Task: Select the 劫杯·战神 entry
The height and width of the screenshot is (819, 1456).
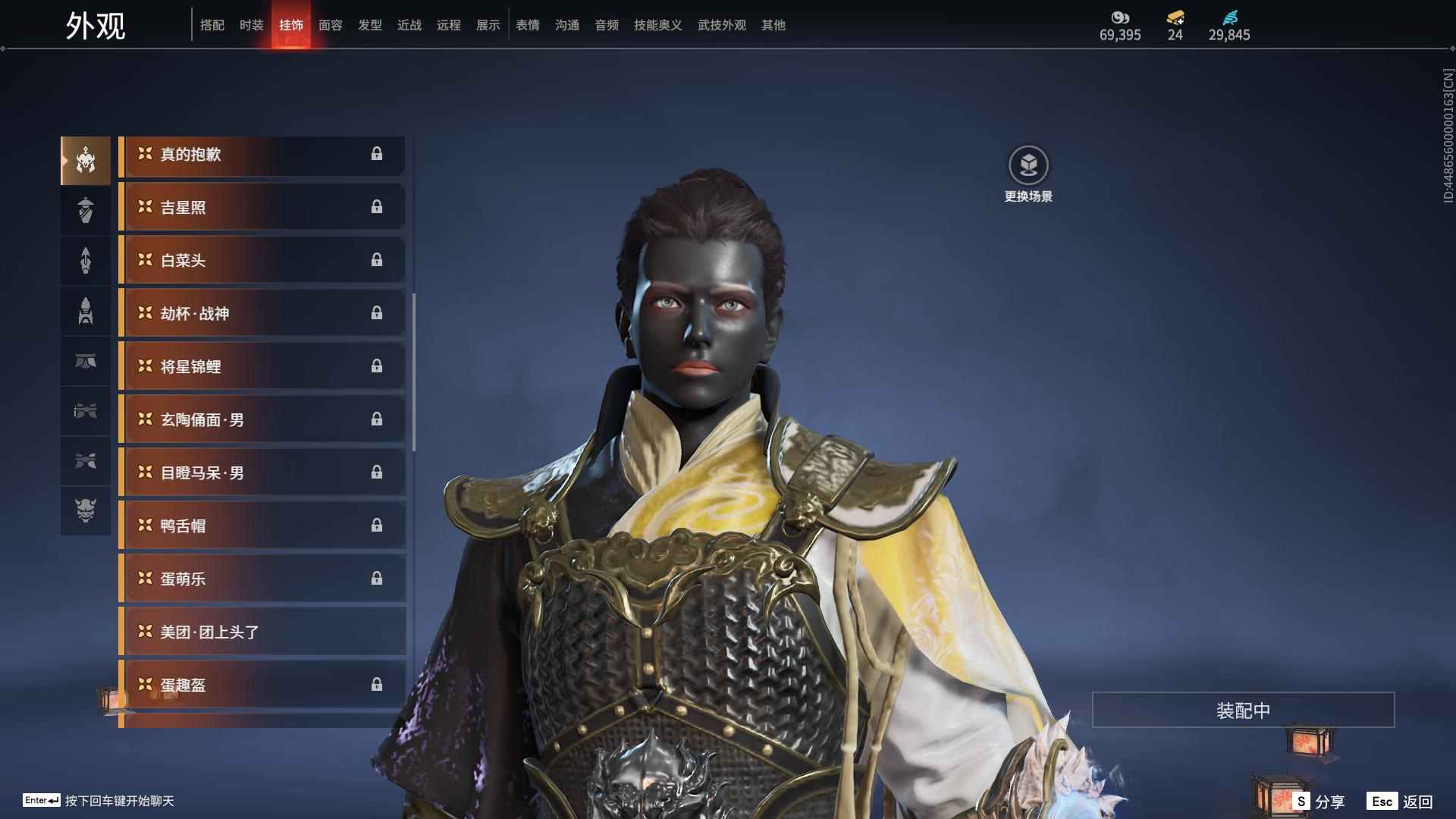Action: 262,313
